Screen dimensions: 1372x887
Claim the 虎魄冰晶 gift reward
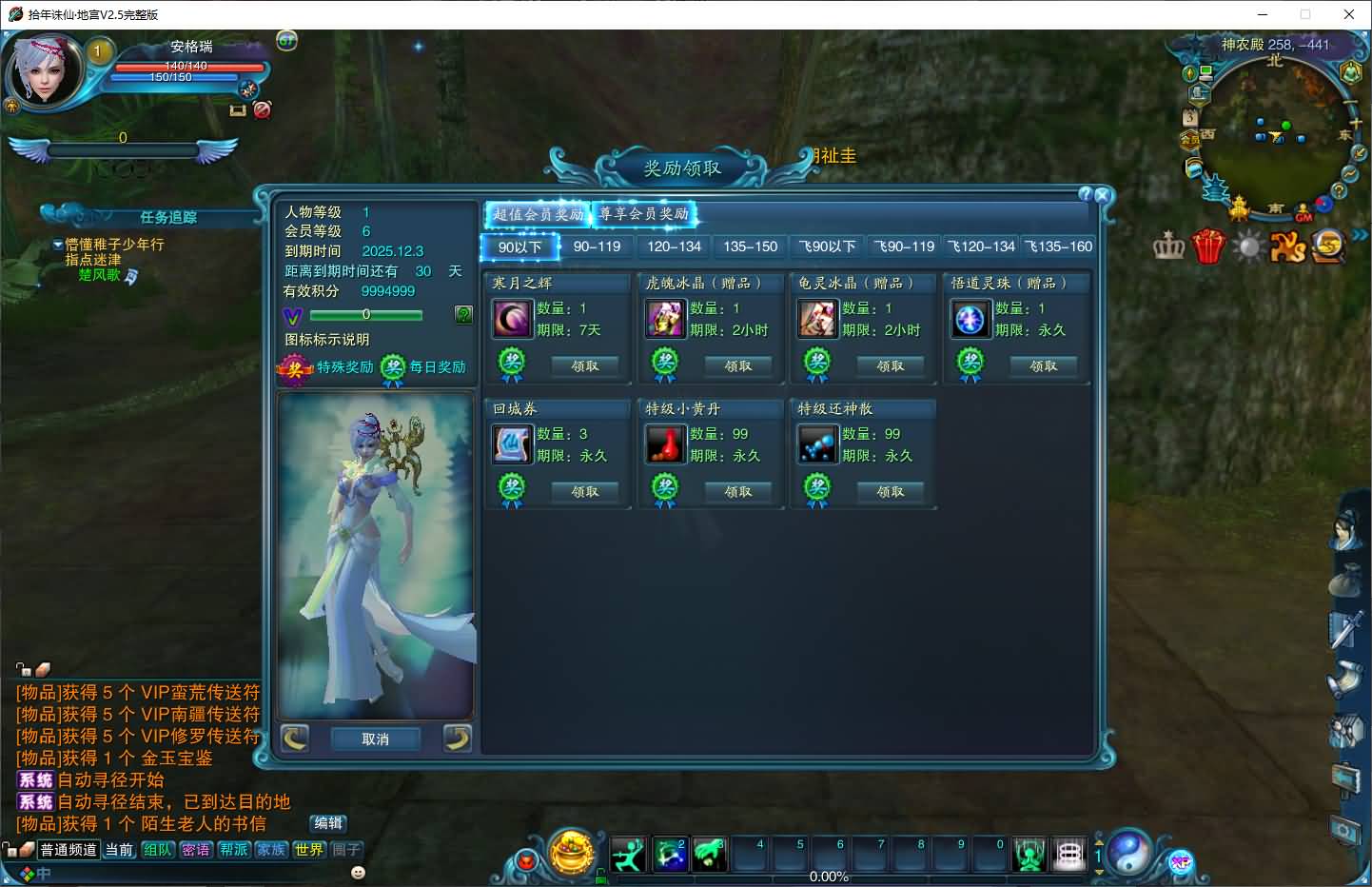737,365
